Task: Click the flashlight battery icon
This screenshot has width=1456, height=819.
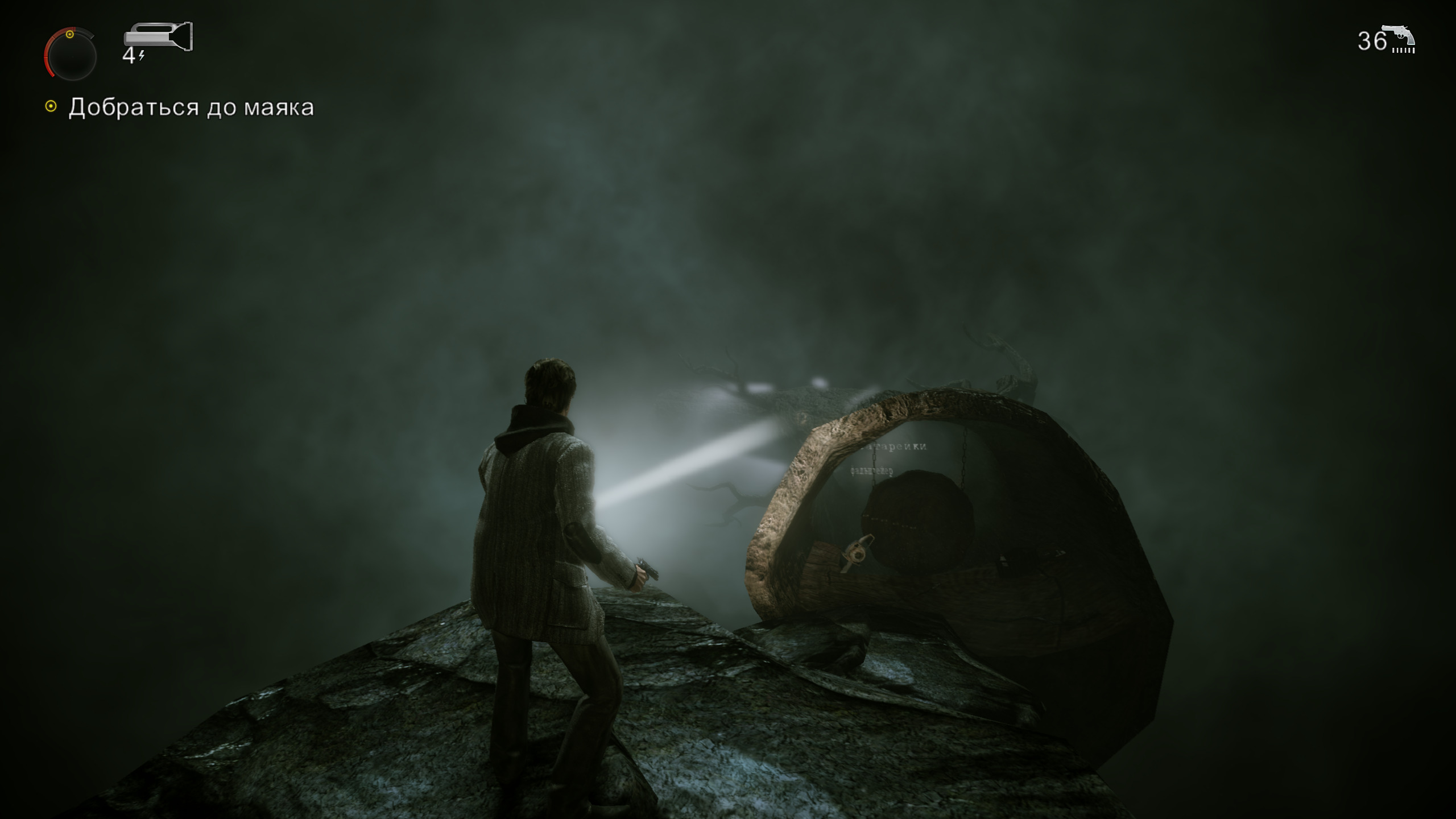Action: point(158,37)
